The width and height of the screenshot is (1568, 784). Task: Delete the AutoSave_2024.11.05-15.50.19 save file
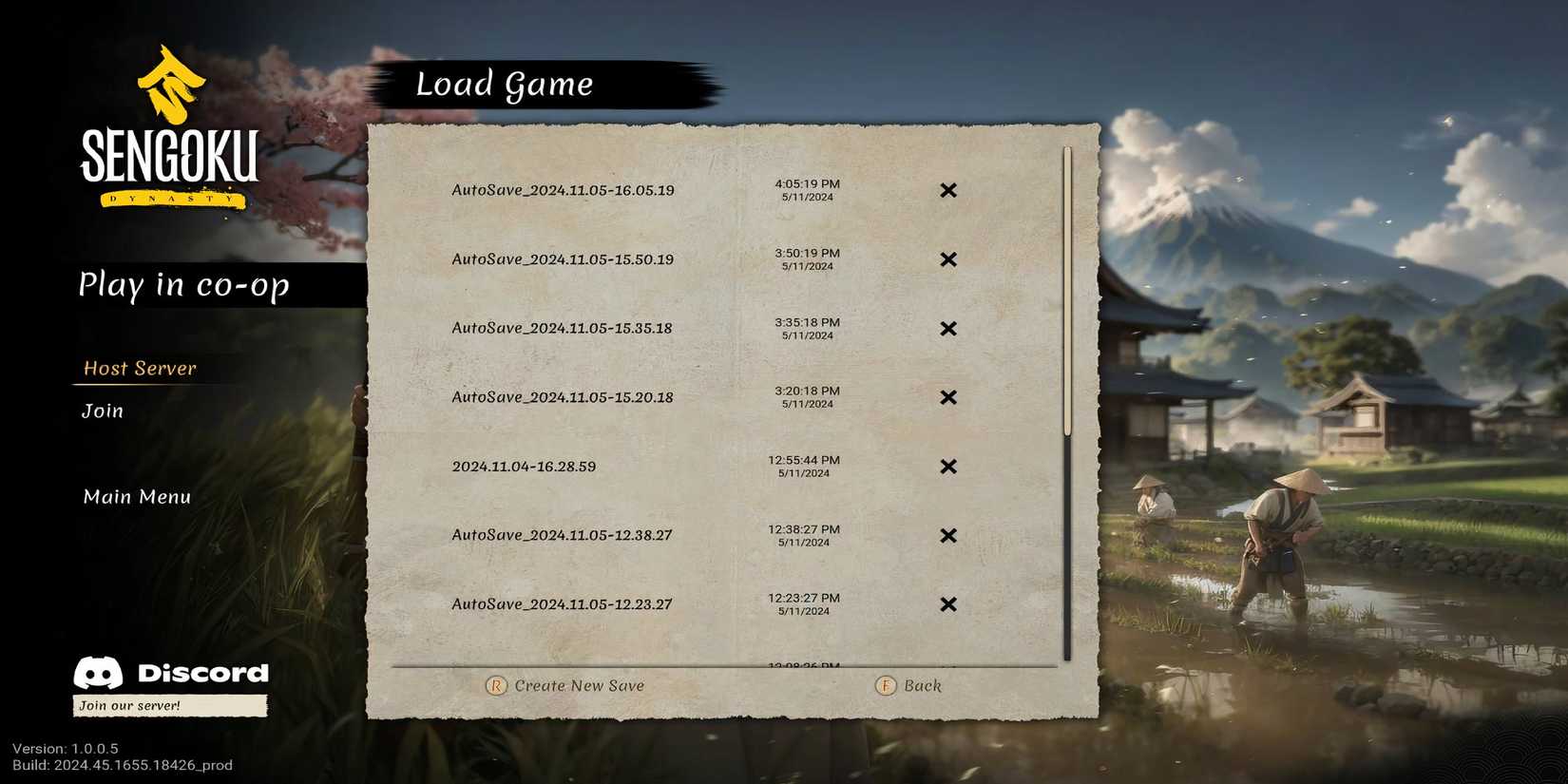(x=947, y=259)
